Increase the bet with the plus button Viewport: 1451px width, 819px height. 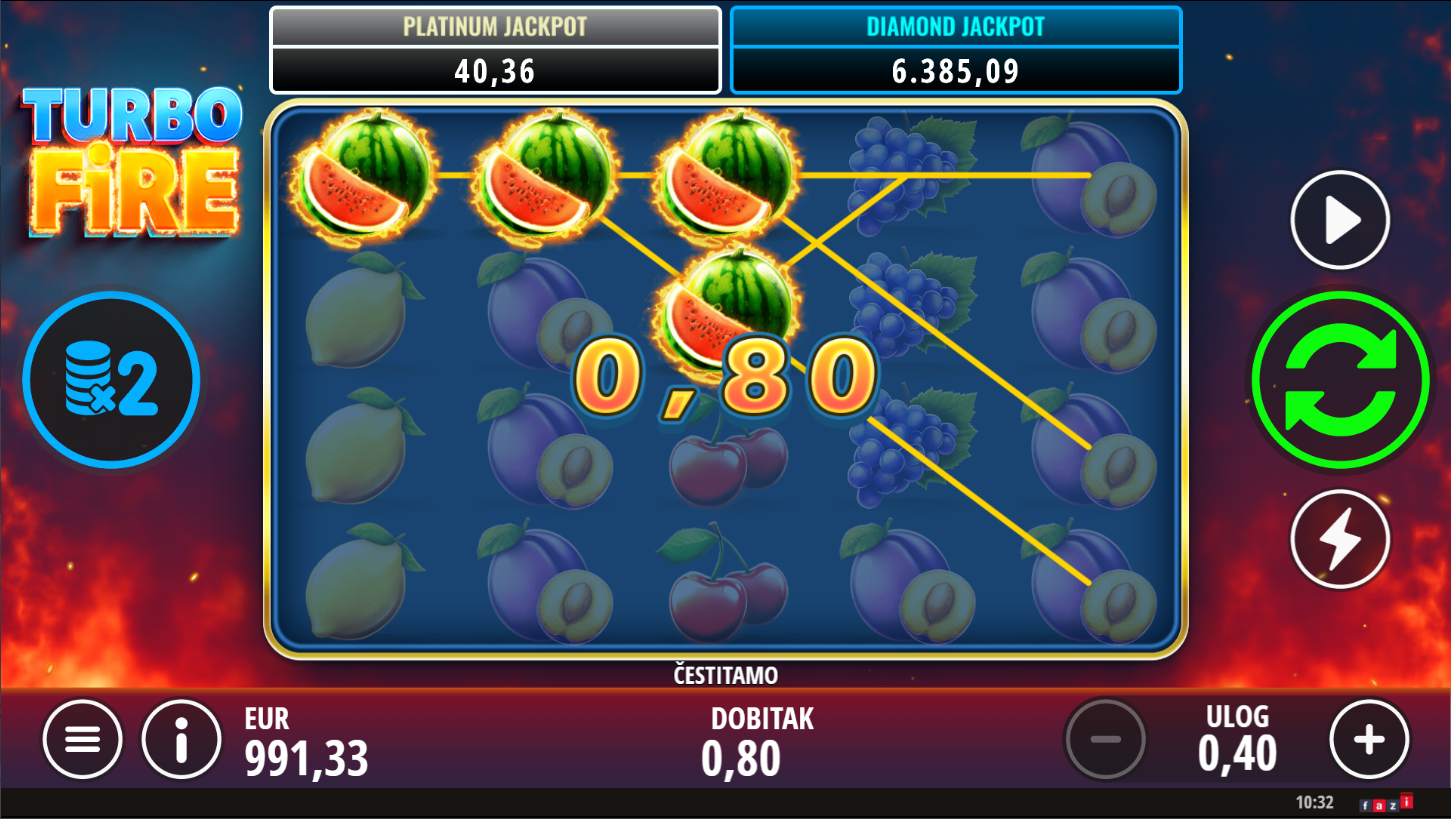pyautogui.click(x=1369, y=740)
